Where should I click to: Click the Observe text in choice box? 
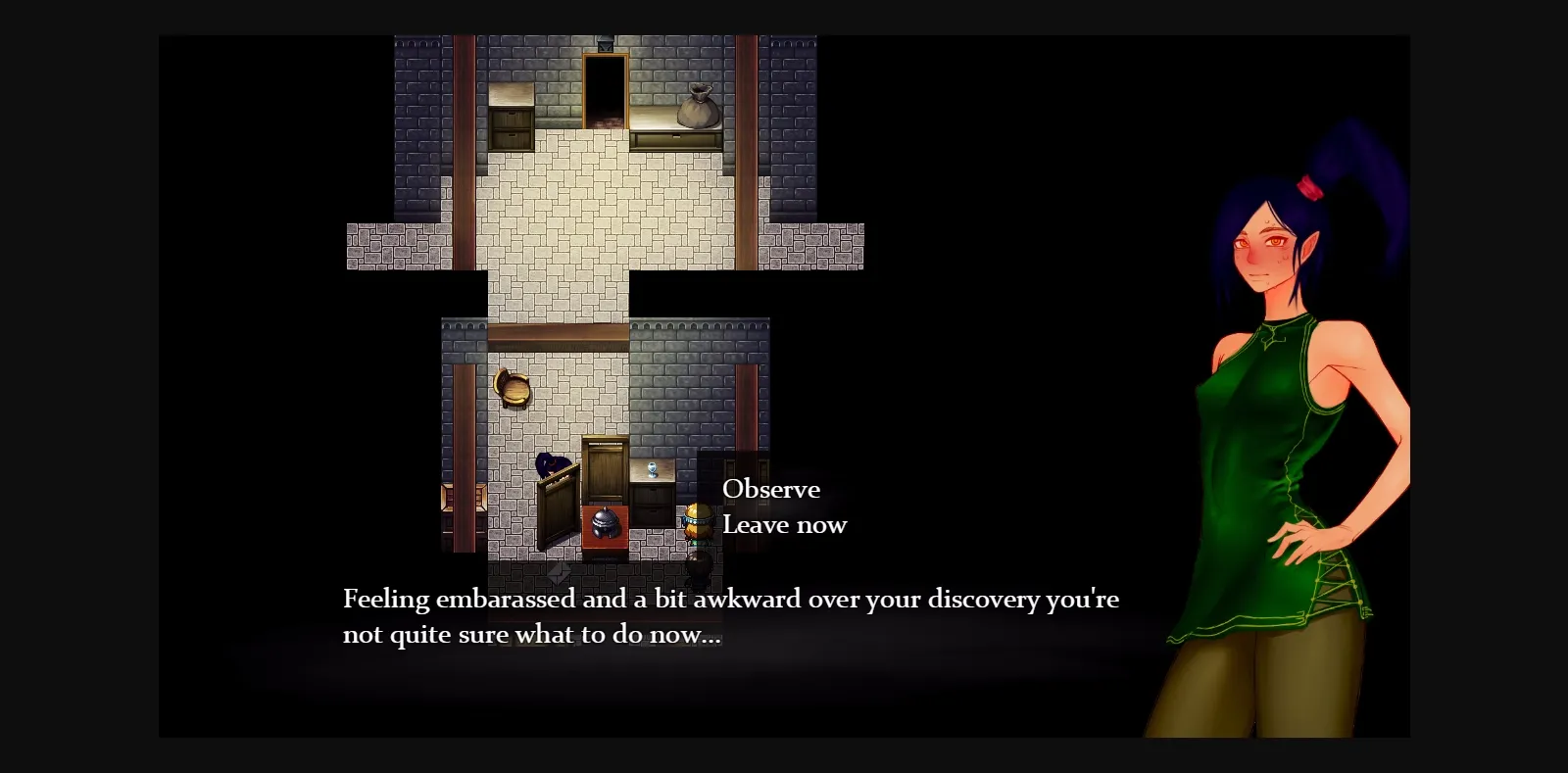click(x=770, y=489)
